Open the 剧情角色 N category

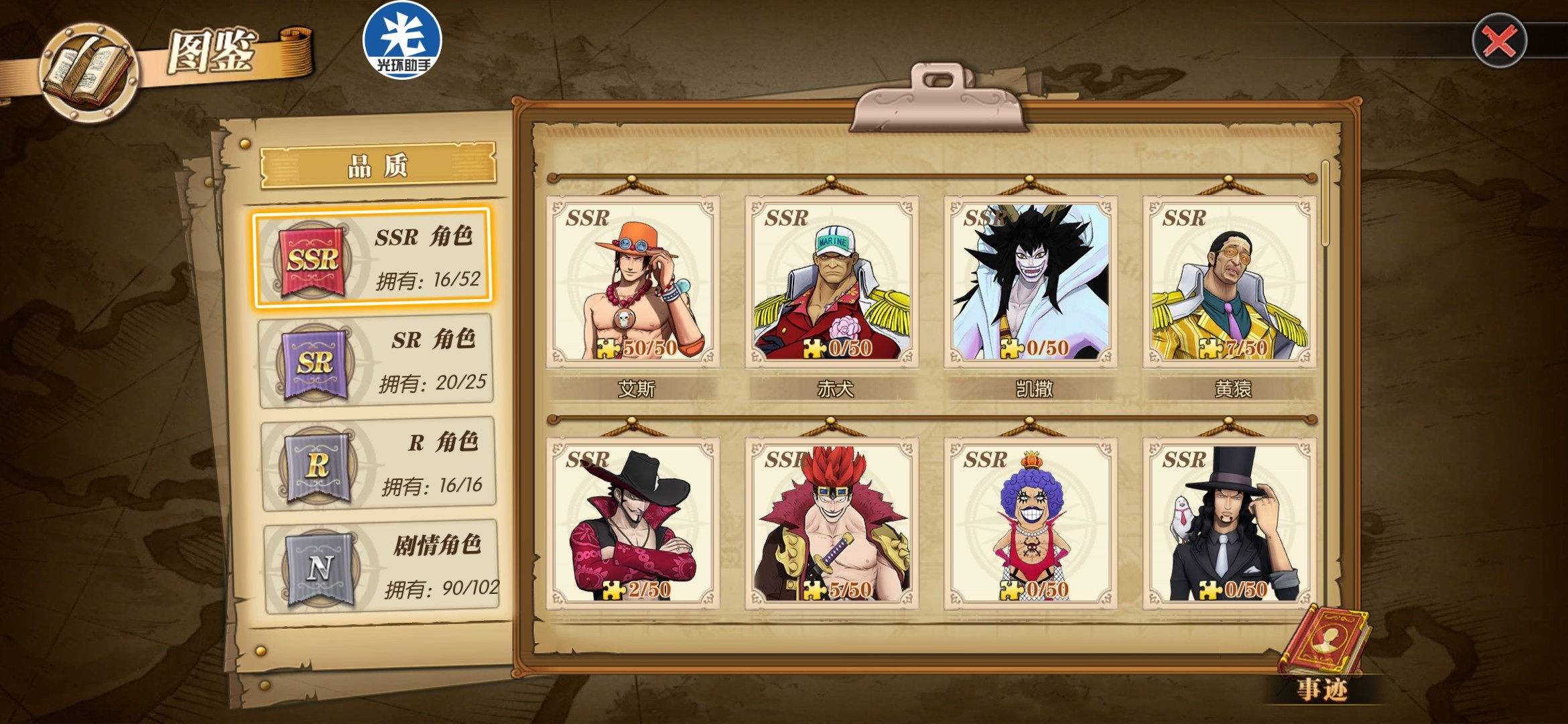(381, 567)
